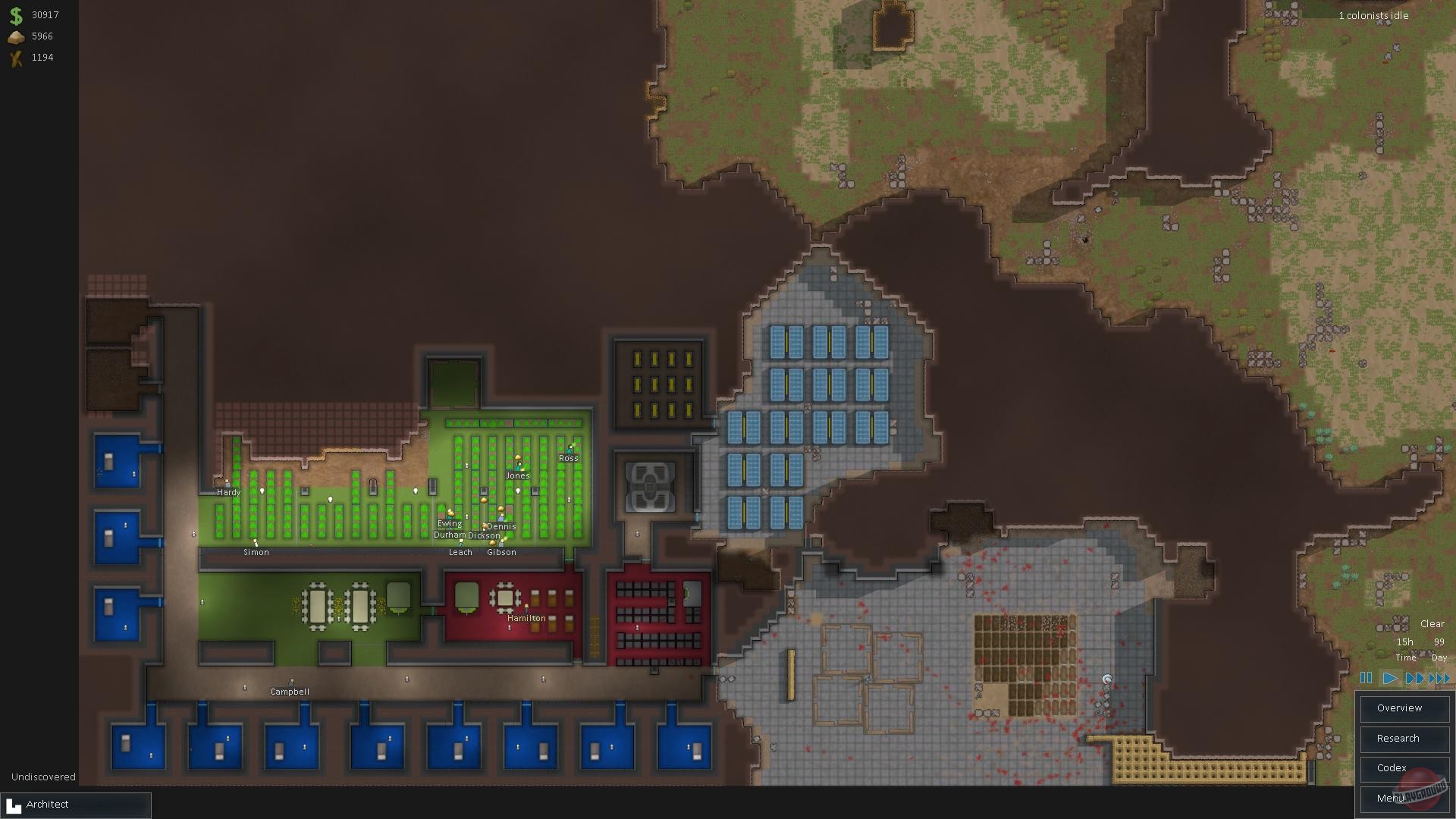
Task: Engage fastest speed with the triple-arrow icon
Action: (x=1439, y=679)
